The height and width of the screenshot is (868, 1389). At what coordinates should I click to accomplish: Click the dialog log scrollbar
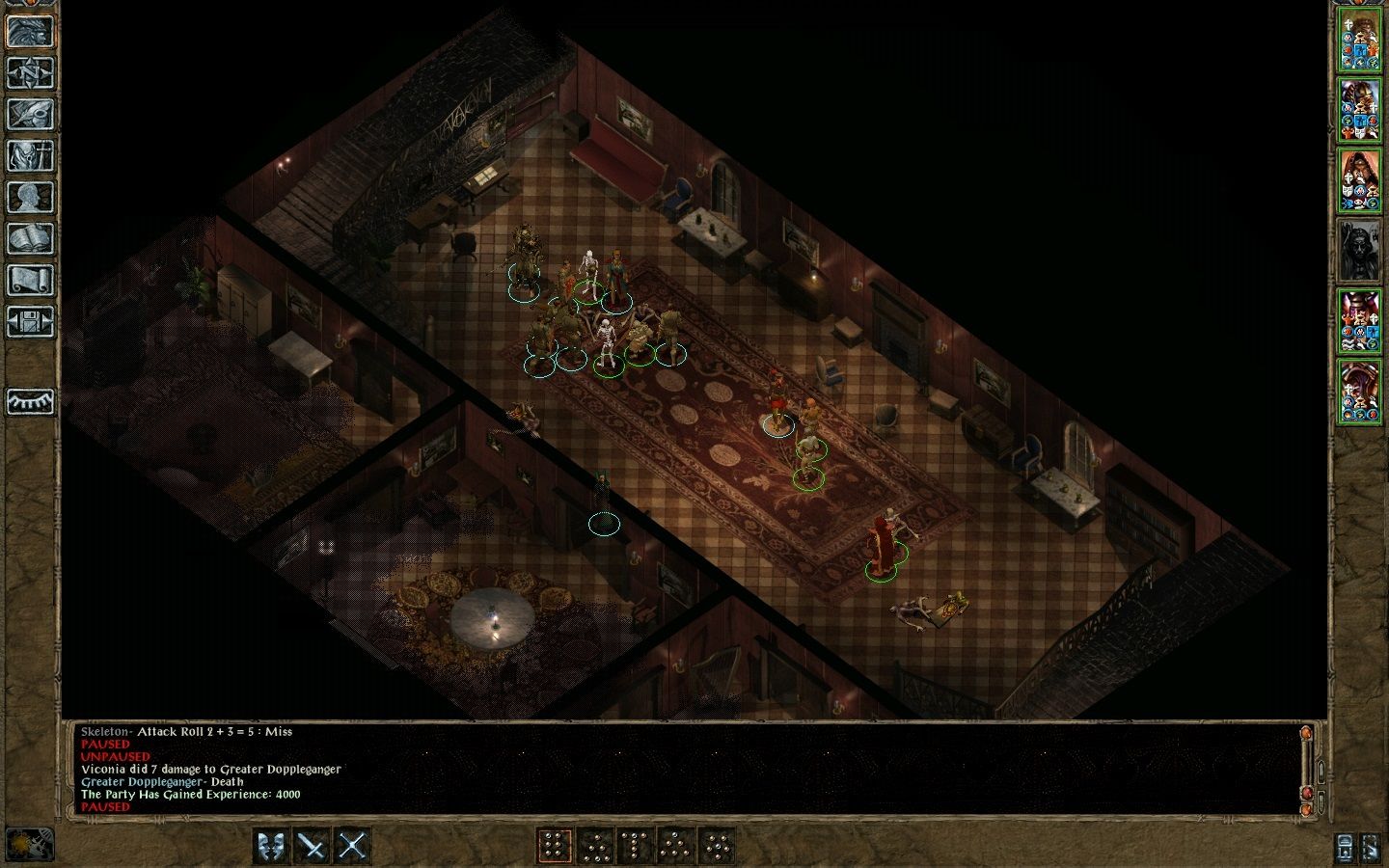click(1308, 767)
